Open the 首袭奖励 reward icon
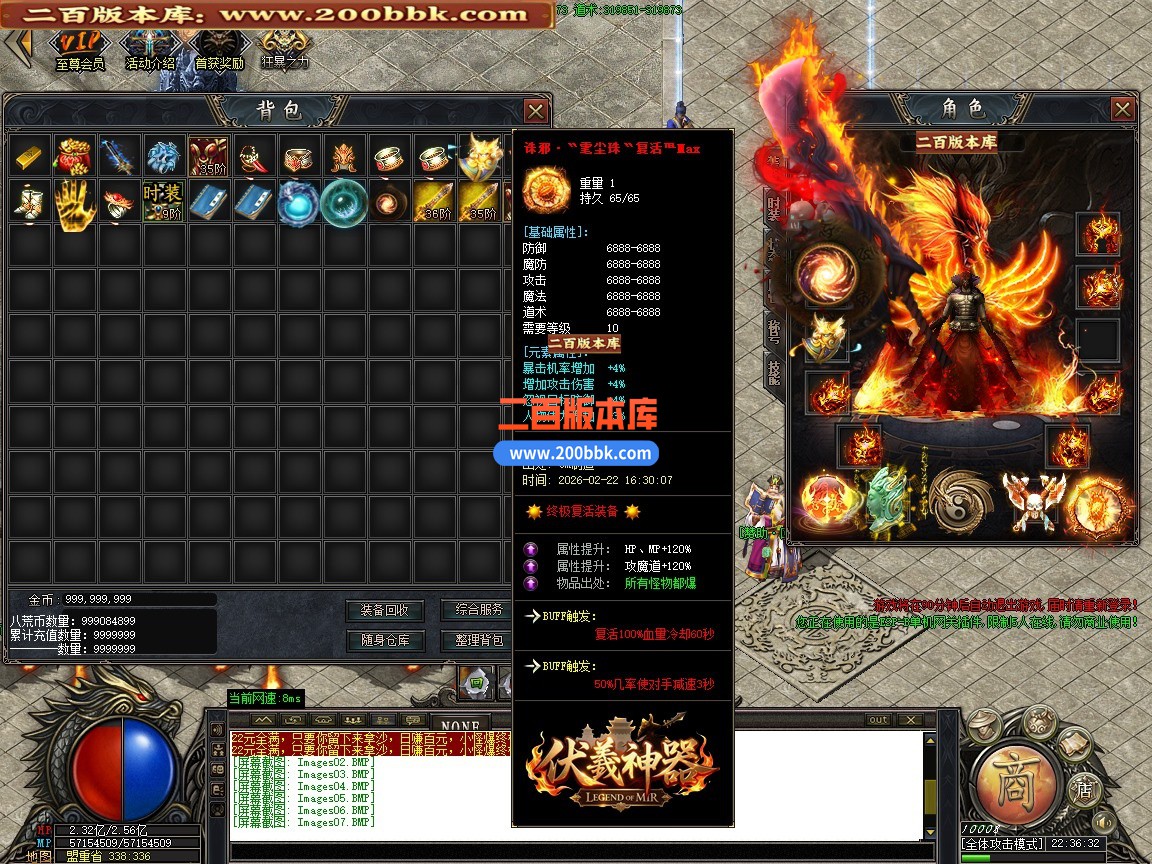1152x864 pixels. point(218,49)
